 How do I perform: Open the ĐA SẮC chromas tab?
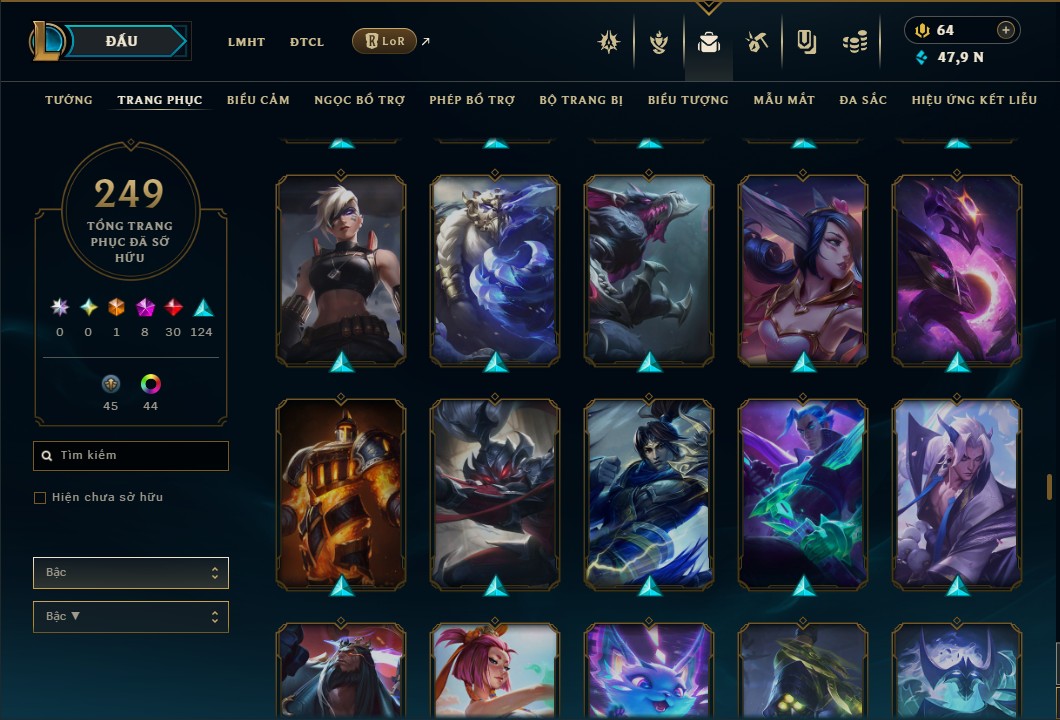coord(863,100)
